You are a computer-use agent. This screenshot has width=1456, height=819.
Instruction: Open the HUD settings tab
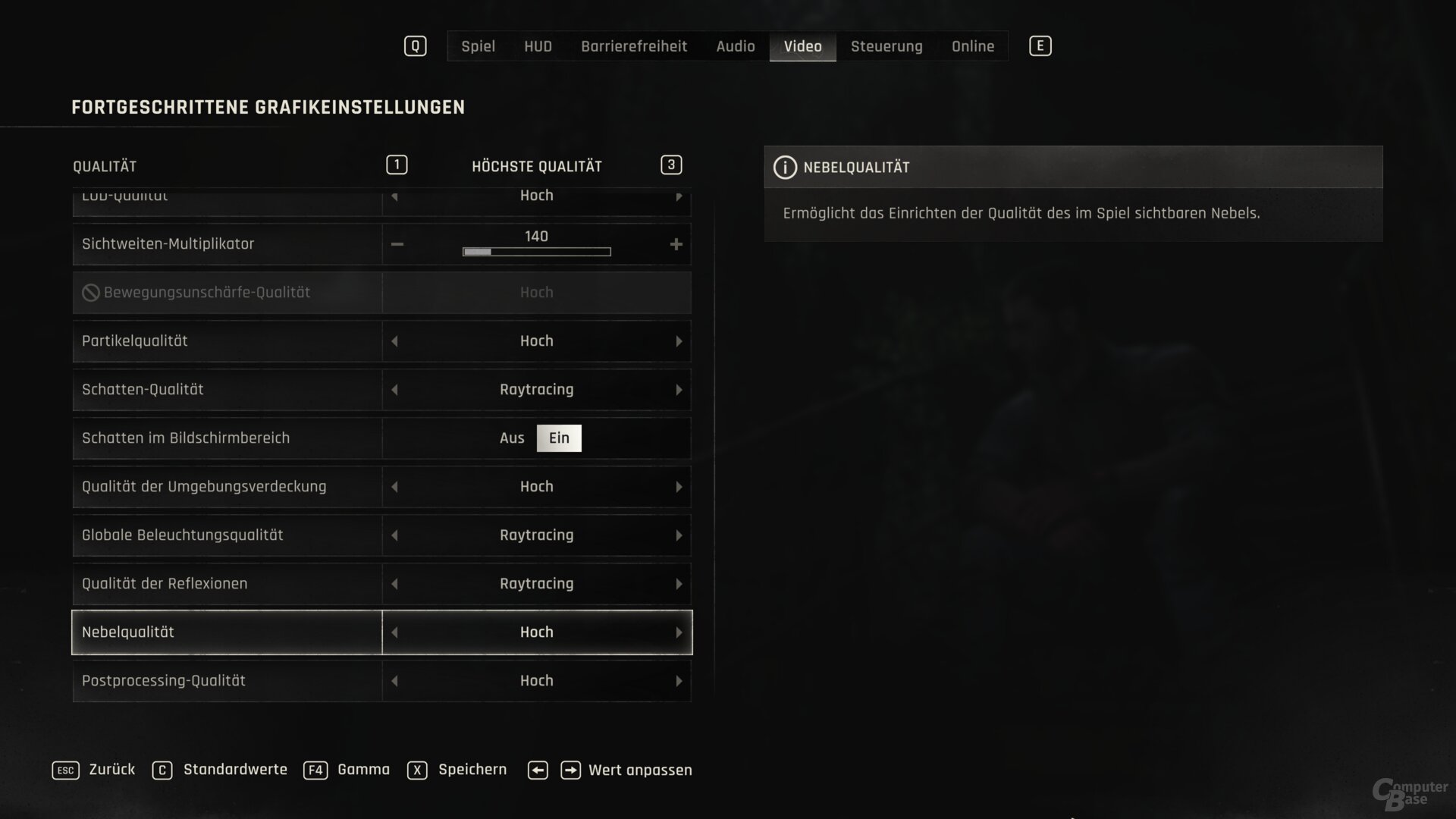(538, 46)
